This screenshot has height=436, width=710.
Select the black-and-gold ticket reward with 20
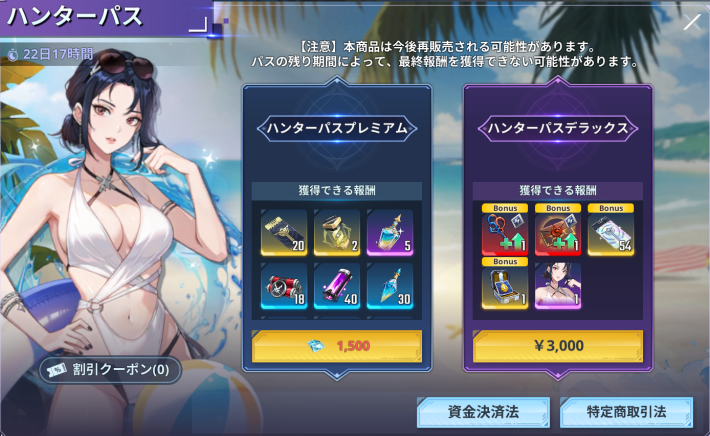coord(283,232)
